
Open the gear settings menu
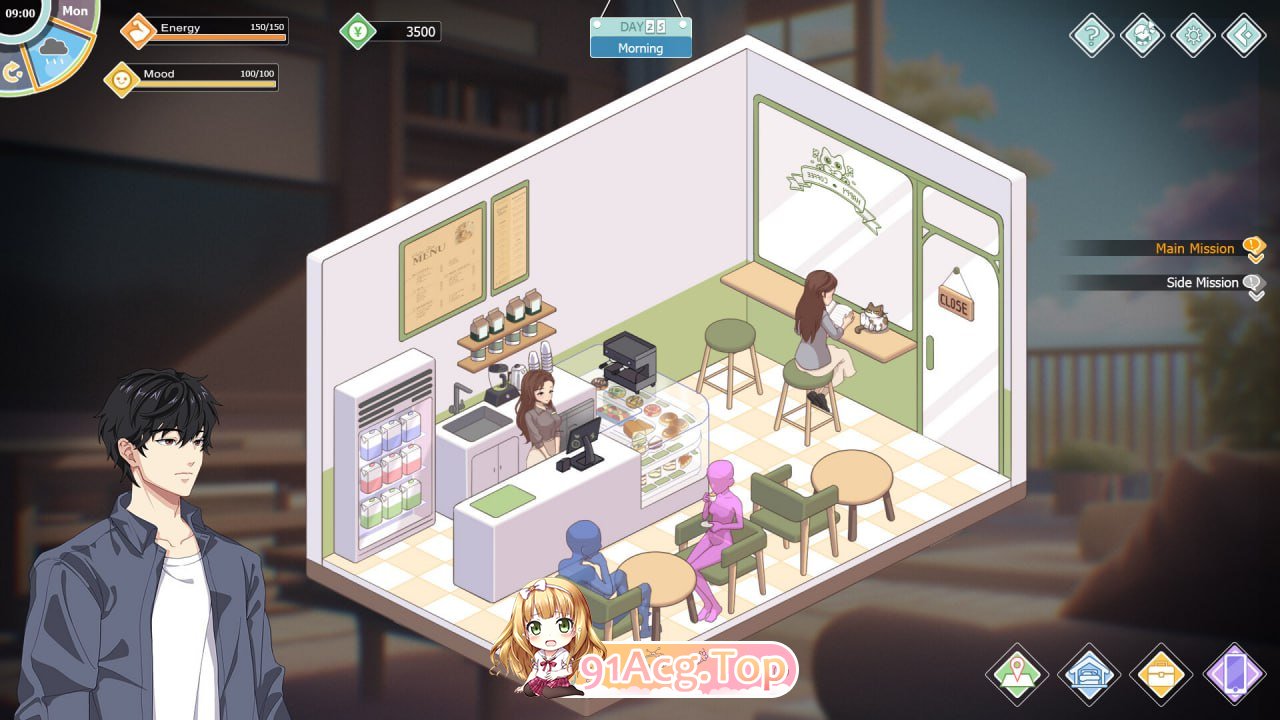1193,36
